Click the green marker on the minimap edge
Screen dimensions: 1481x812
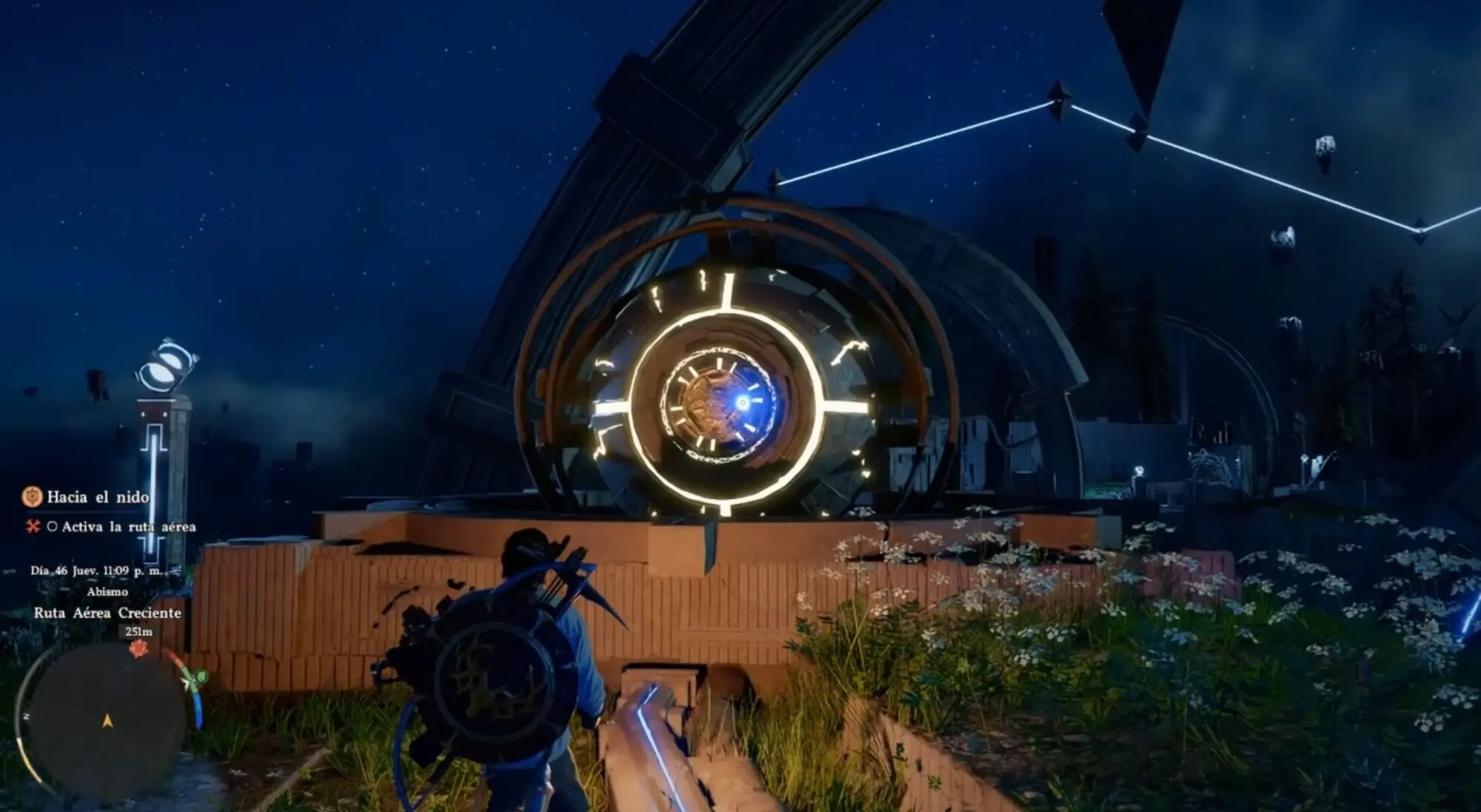point(197,677)
